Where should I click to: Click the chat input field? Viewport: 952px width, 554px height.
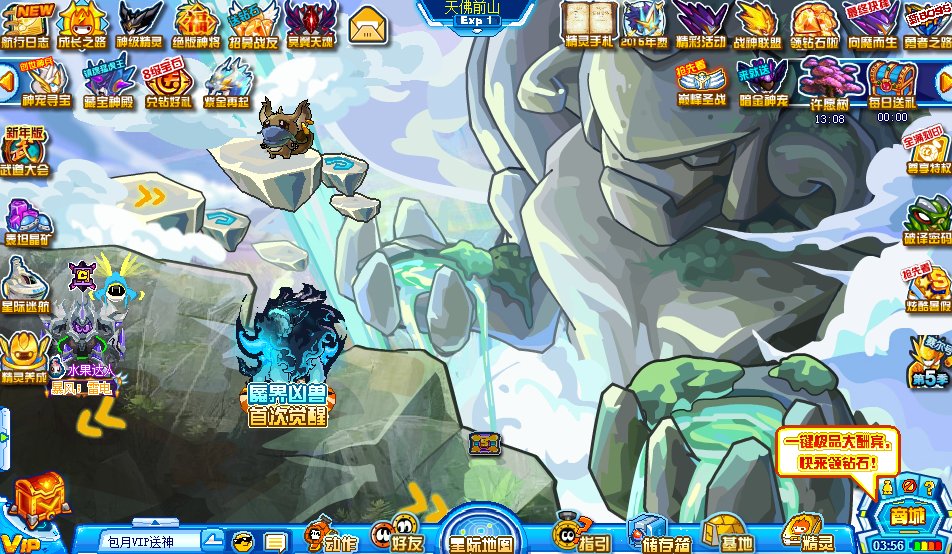click(150, 541)
